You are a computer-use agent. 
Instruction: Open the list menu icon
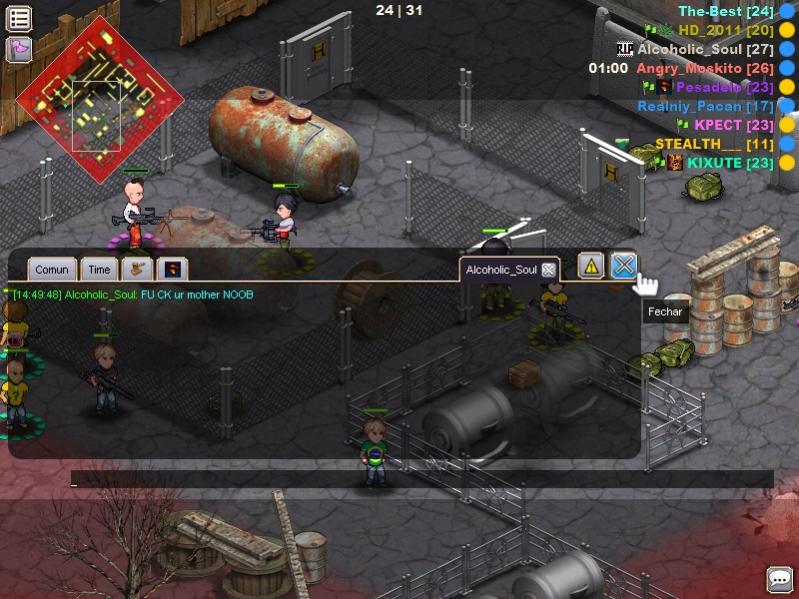tap(19, 18)
